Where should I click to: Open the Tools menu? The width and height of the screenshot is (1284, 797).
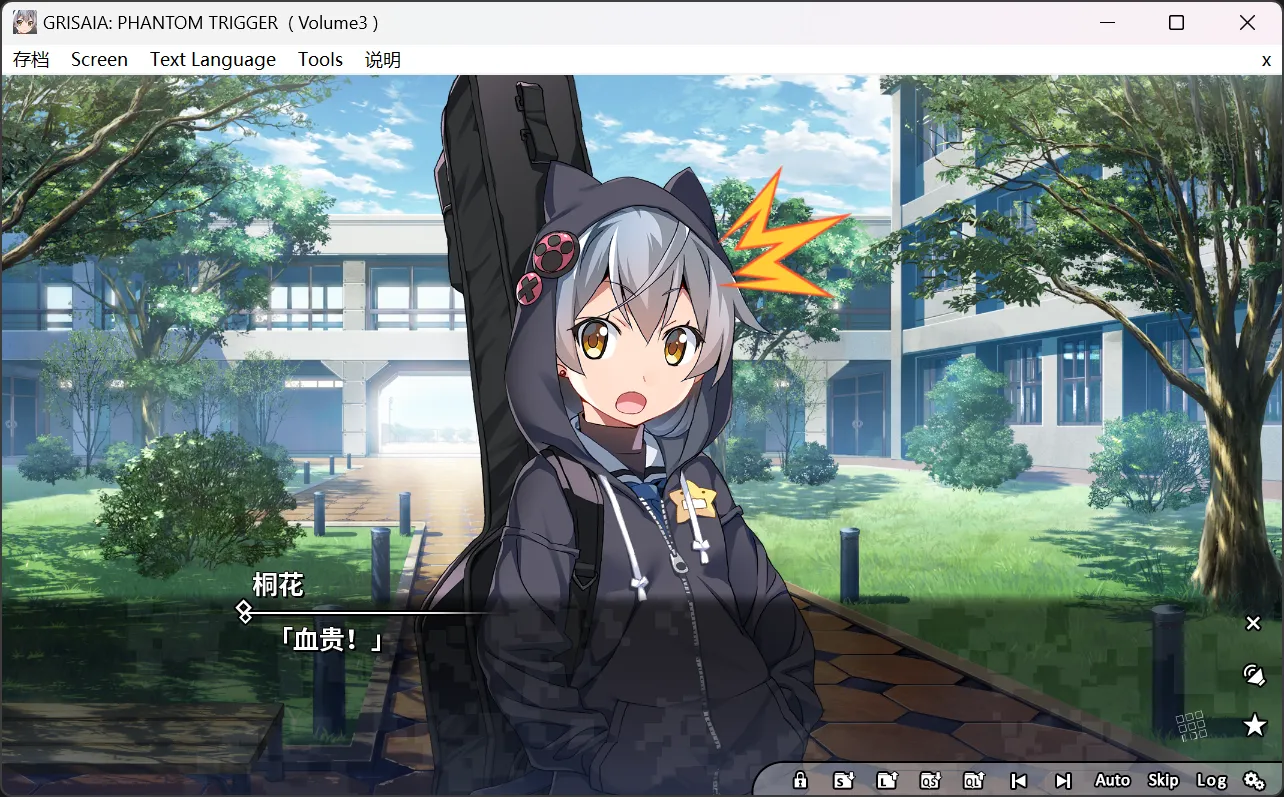point(320,59)
